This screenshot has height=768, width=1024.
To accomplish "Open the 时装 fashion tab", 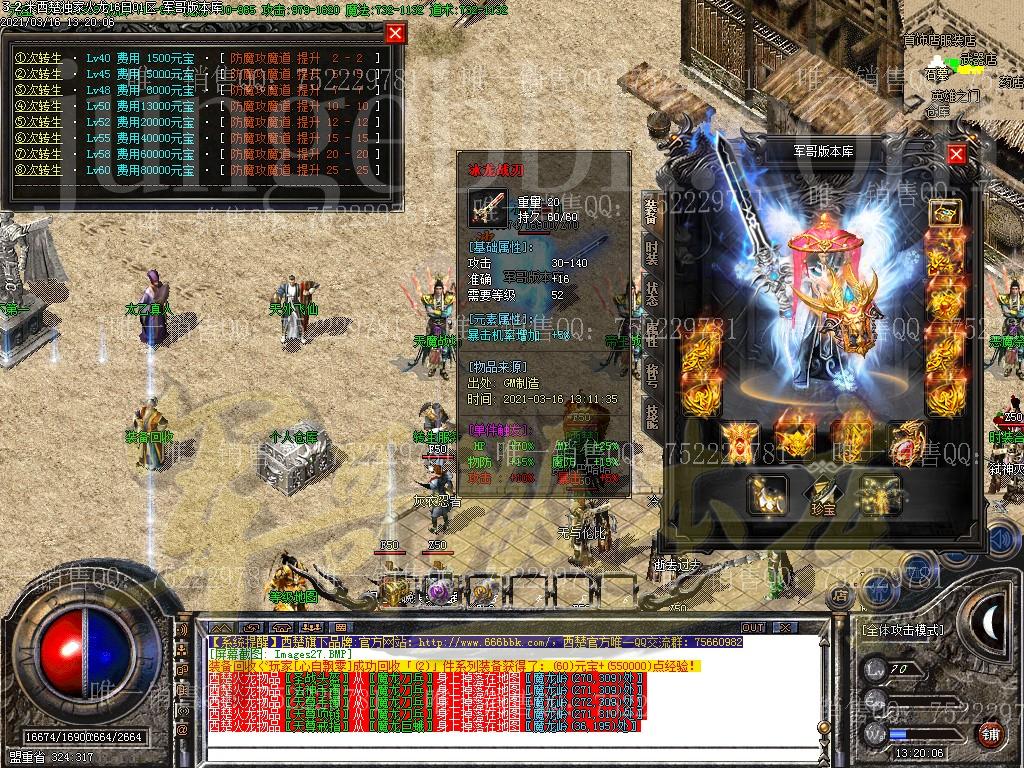I will 651,251.
